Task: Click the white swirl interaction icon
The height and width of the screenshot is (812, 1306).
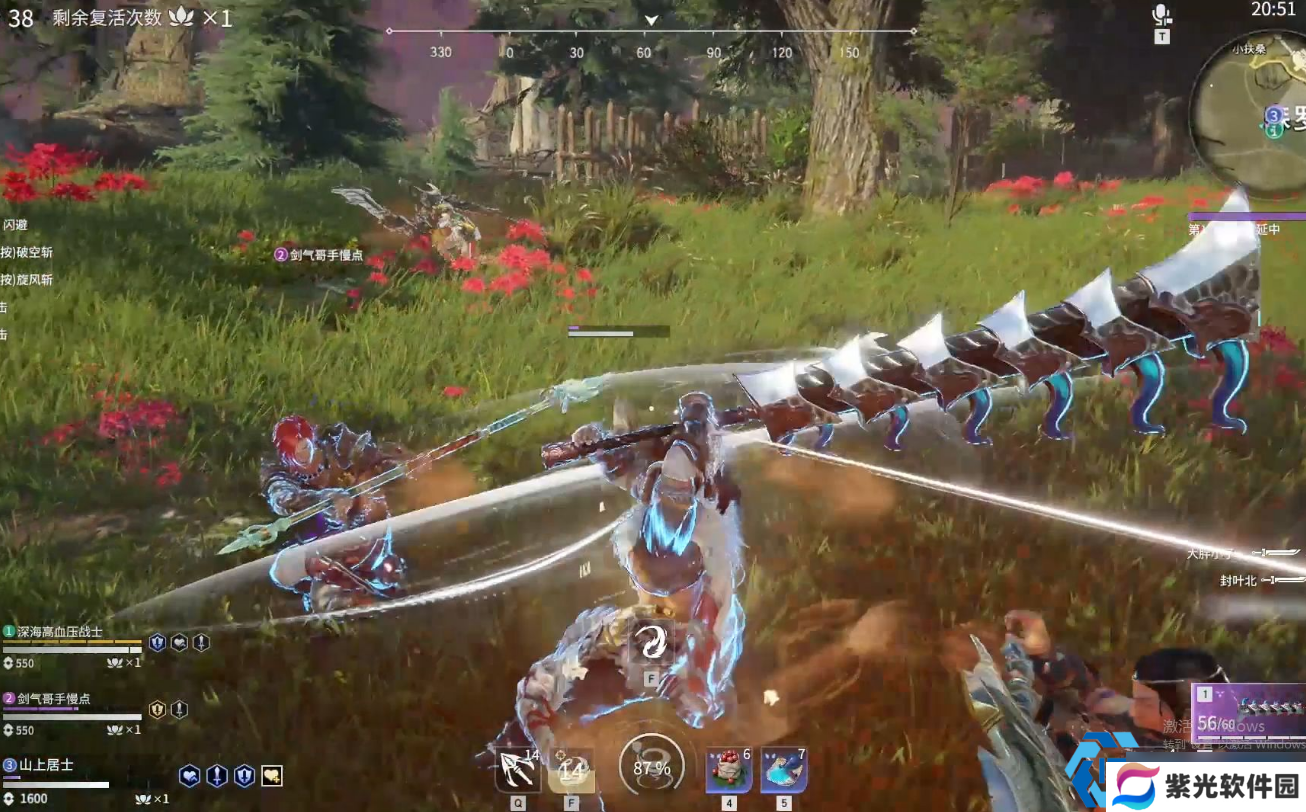Action: 650,645
